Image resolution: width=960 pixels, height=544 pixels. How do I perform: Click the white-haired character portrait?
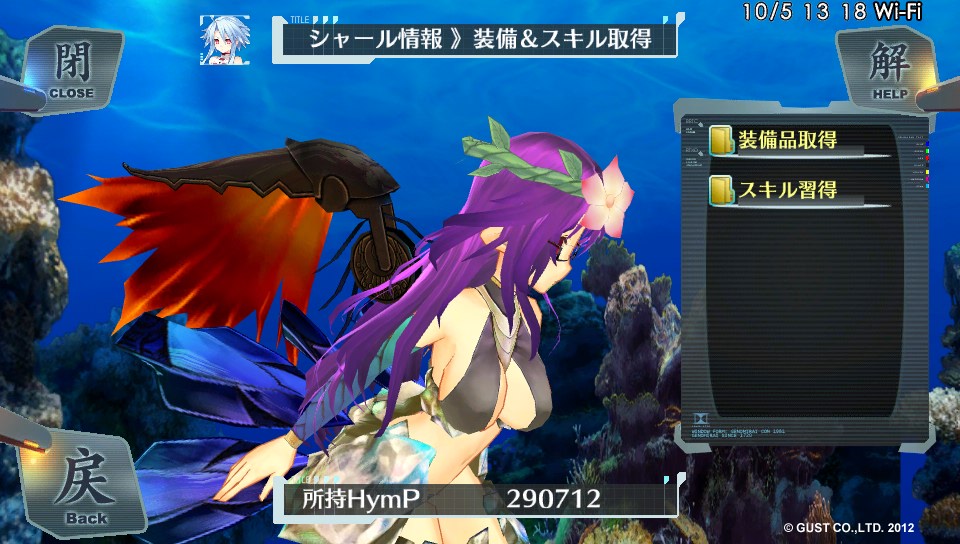(224, 40)
